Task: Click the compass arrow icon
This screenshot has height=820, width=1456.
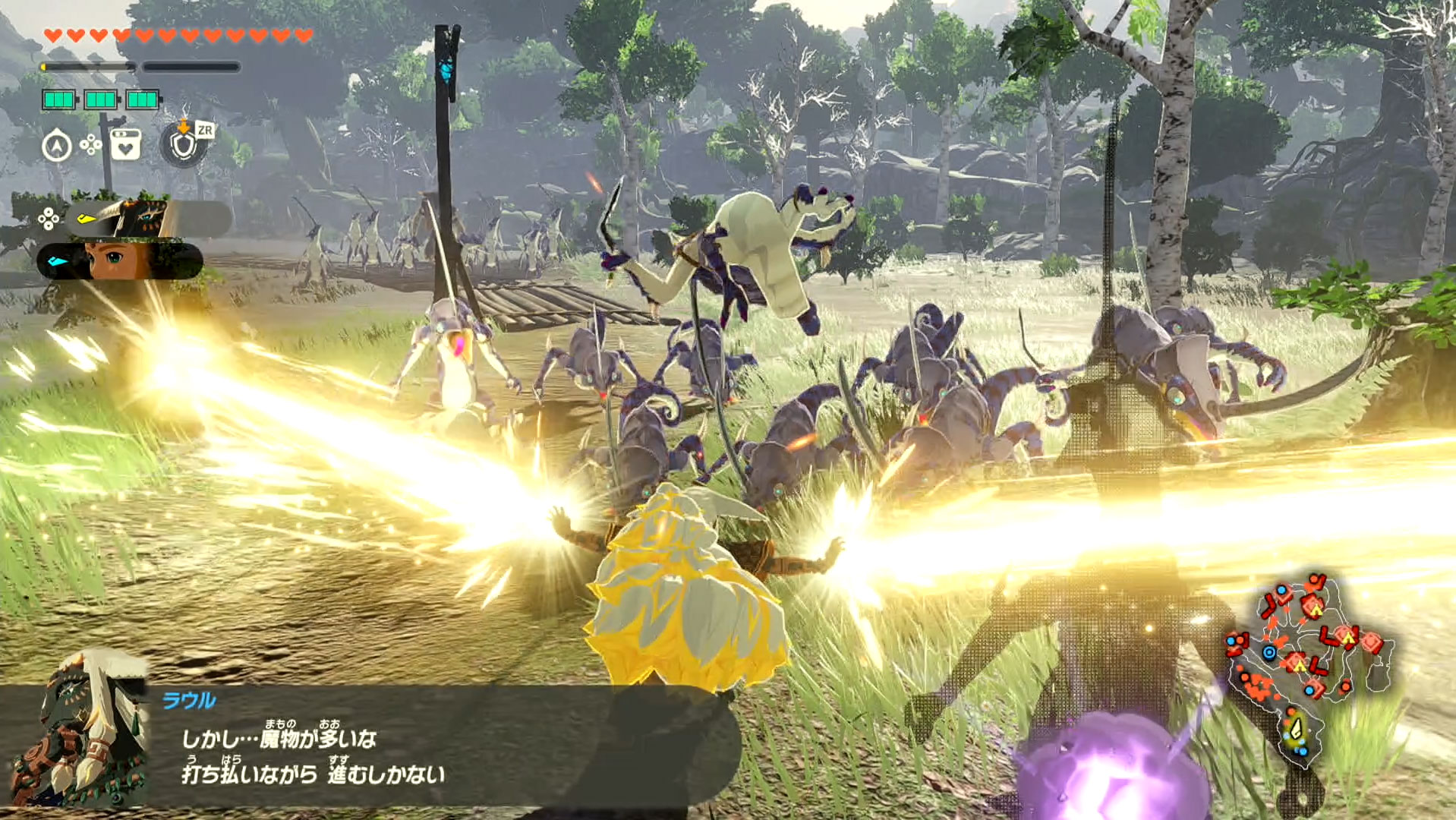Action: (x=57, y=145)
